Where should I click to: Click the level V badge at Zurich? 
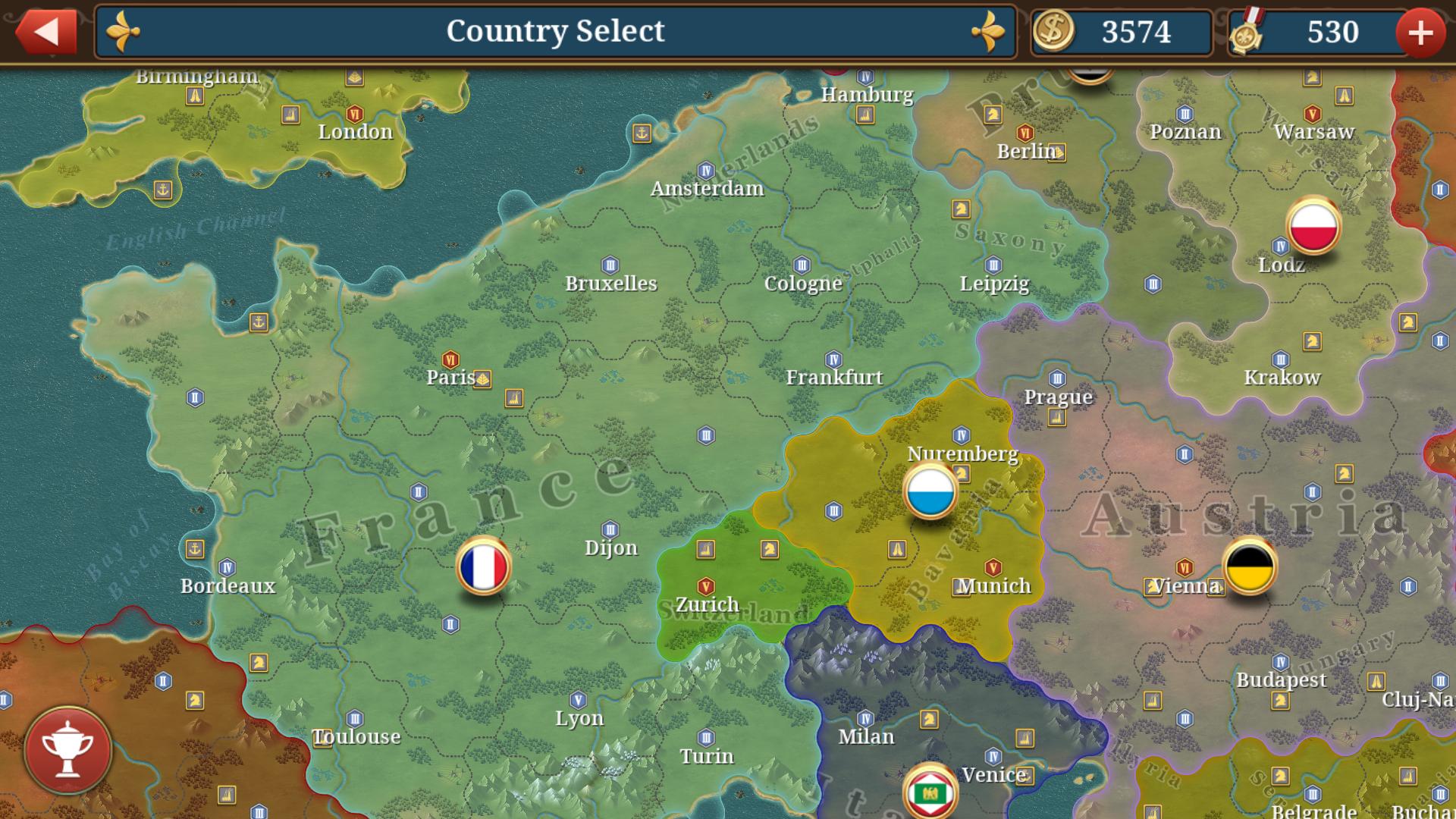706,585
